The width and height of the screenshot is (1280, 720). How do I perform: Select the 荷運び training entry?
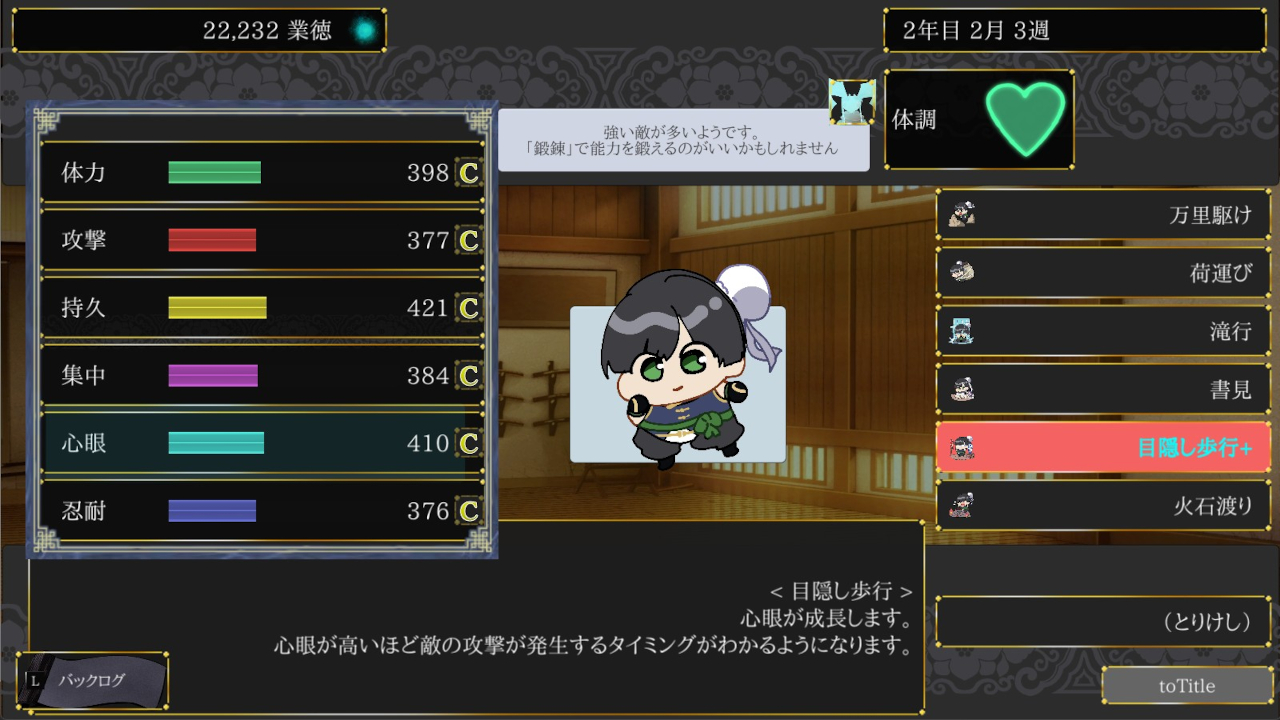coord(1103,272)
